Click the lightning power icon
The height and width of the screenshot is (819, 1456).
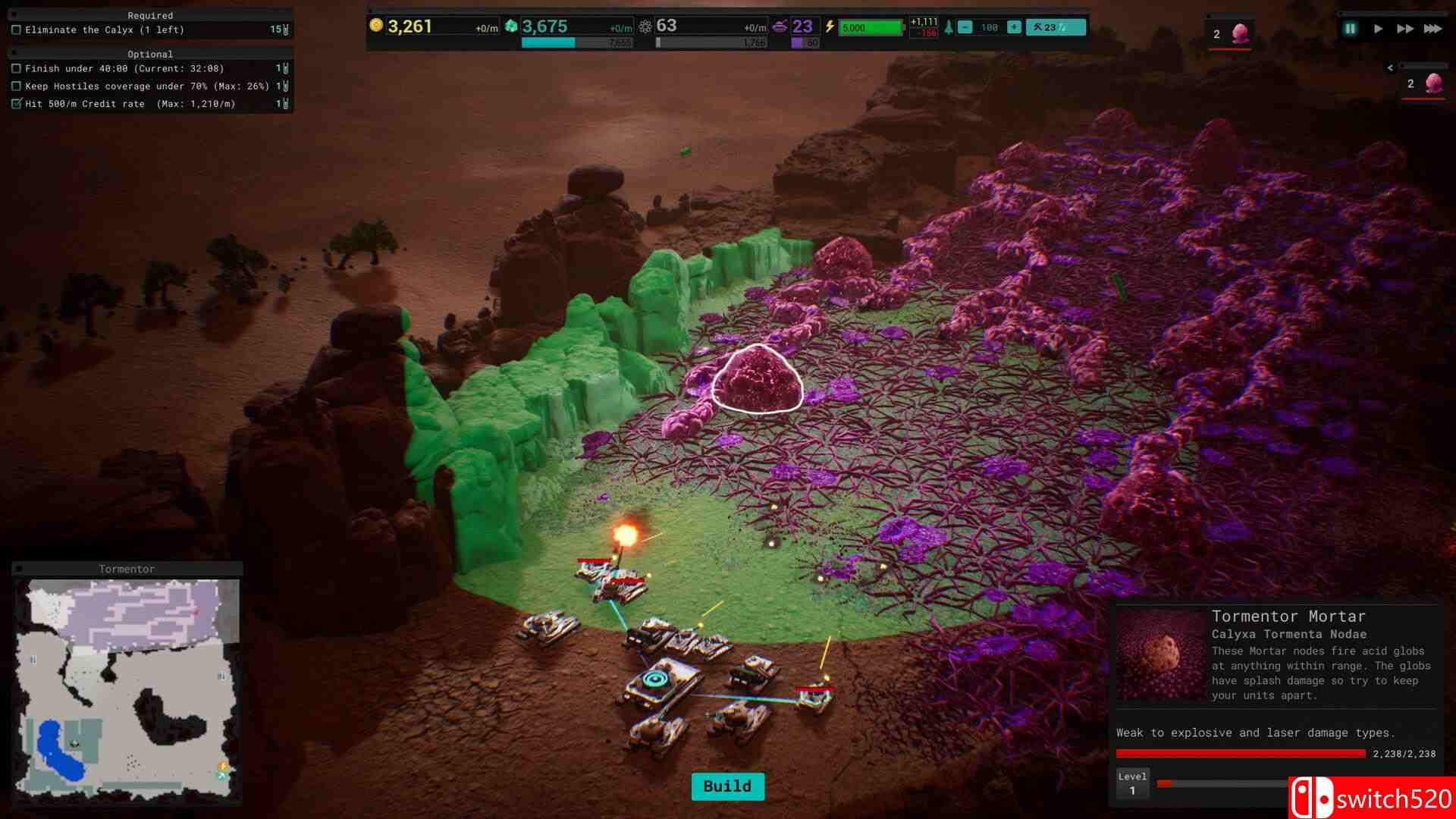click(x=832, y=27)
